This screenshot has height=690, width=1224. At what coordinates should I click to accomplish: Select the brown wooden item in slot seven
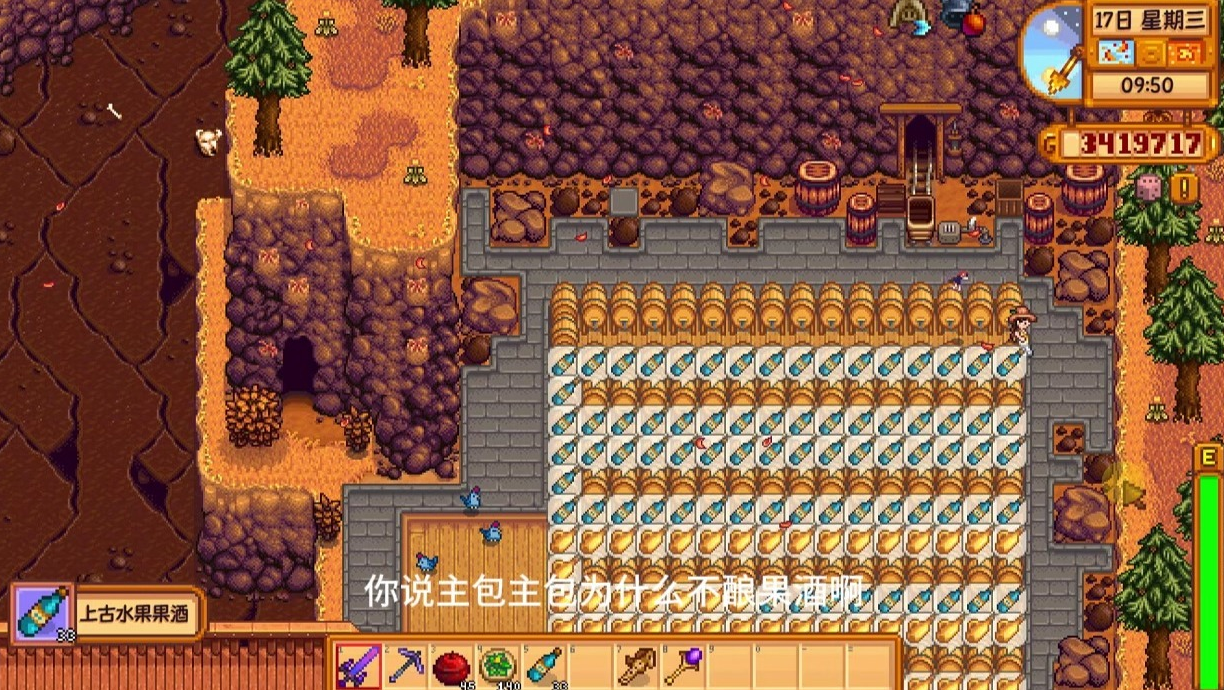tap(637, 665)
